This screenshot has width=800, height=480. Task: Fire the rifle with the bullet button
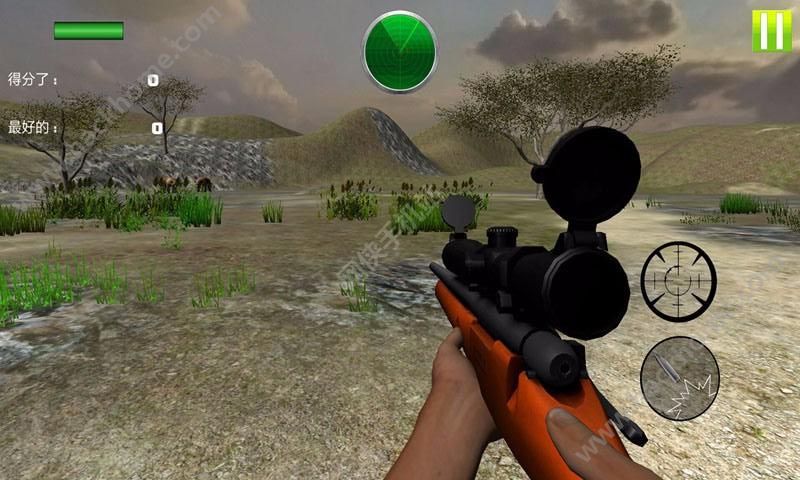(x=679, y=378)
